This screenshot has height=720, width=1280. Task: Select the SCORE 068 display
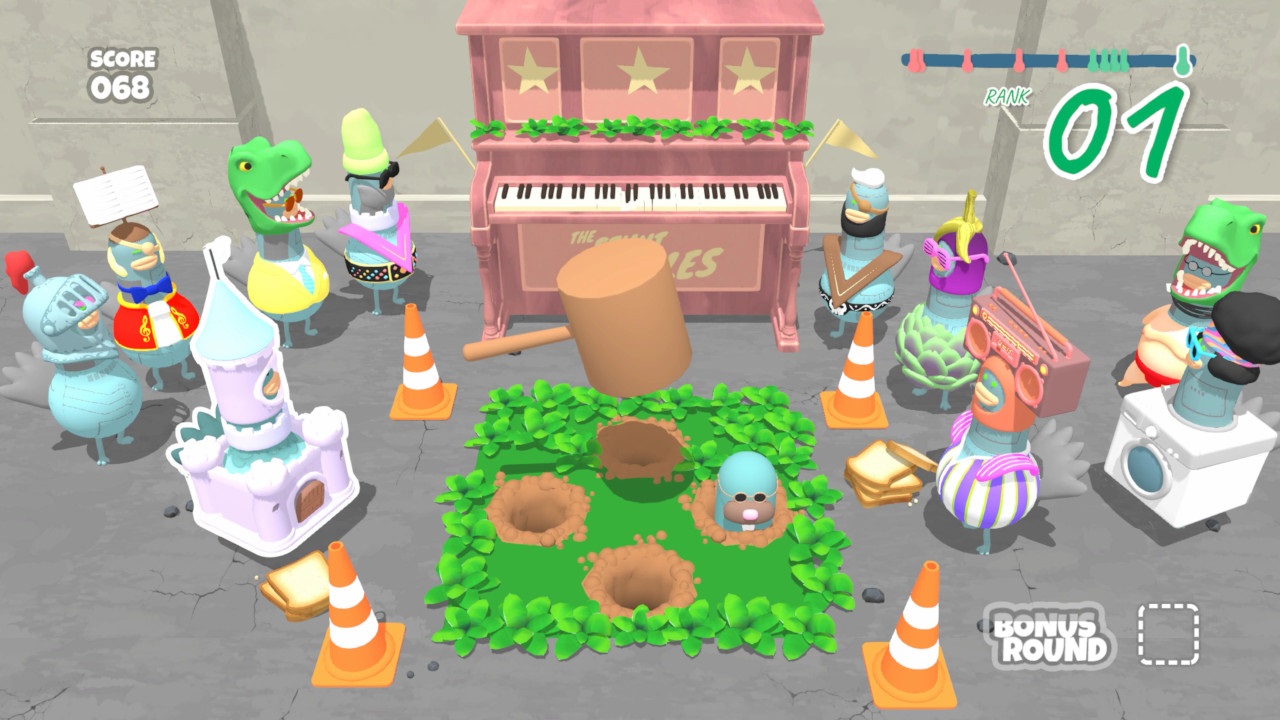tap(120, 70)
